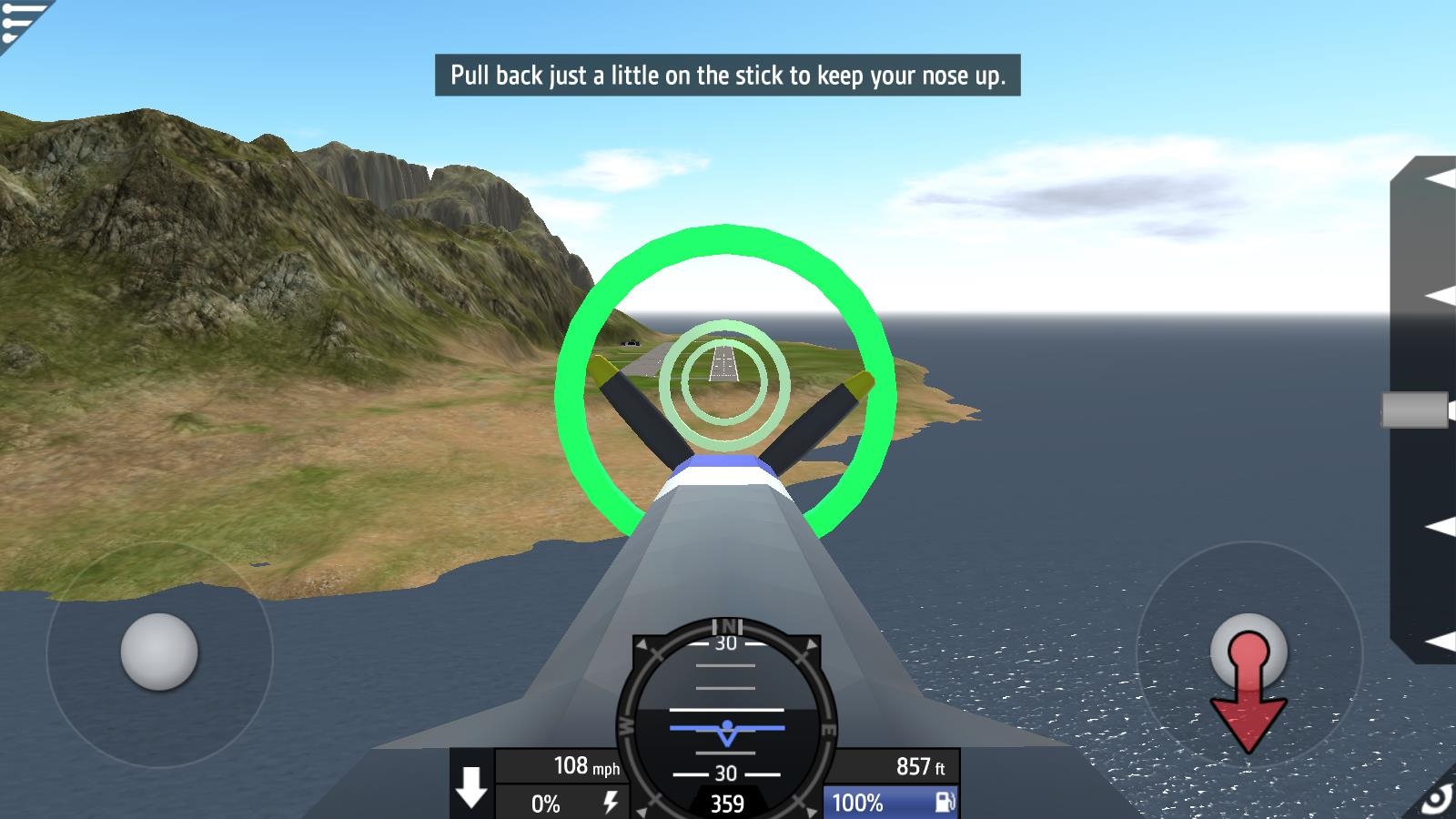This screenshot has height=819, width=1456.
Task: Tap the left virtual joystick knob
Action: (x=159, y=652)
